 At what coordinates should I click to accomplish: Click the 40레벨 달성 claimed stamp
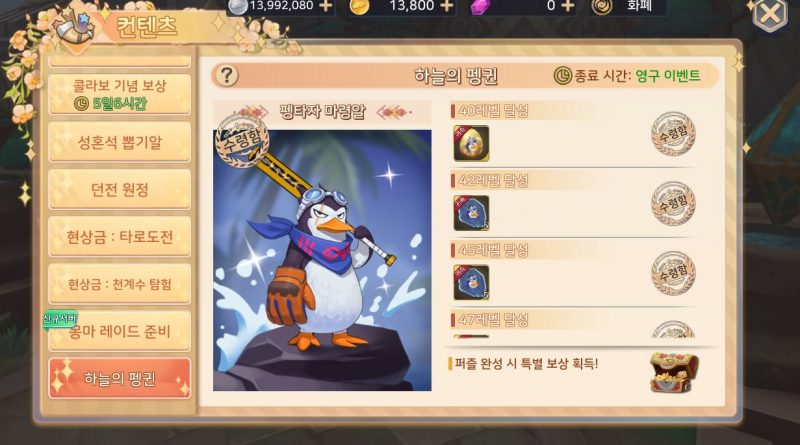coord(673,133)
